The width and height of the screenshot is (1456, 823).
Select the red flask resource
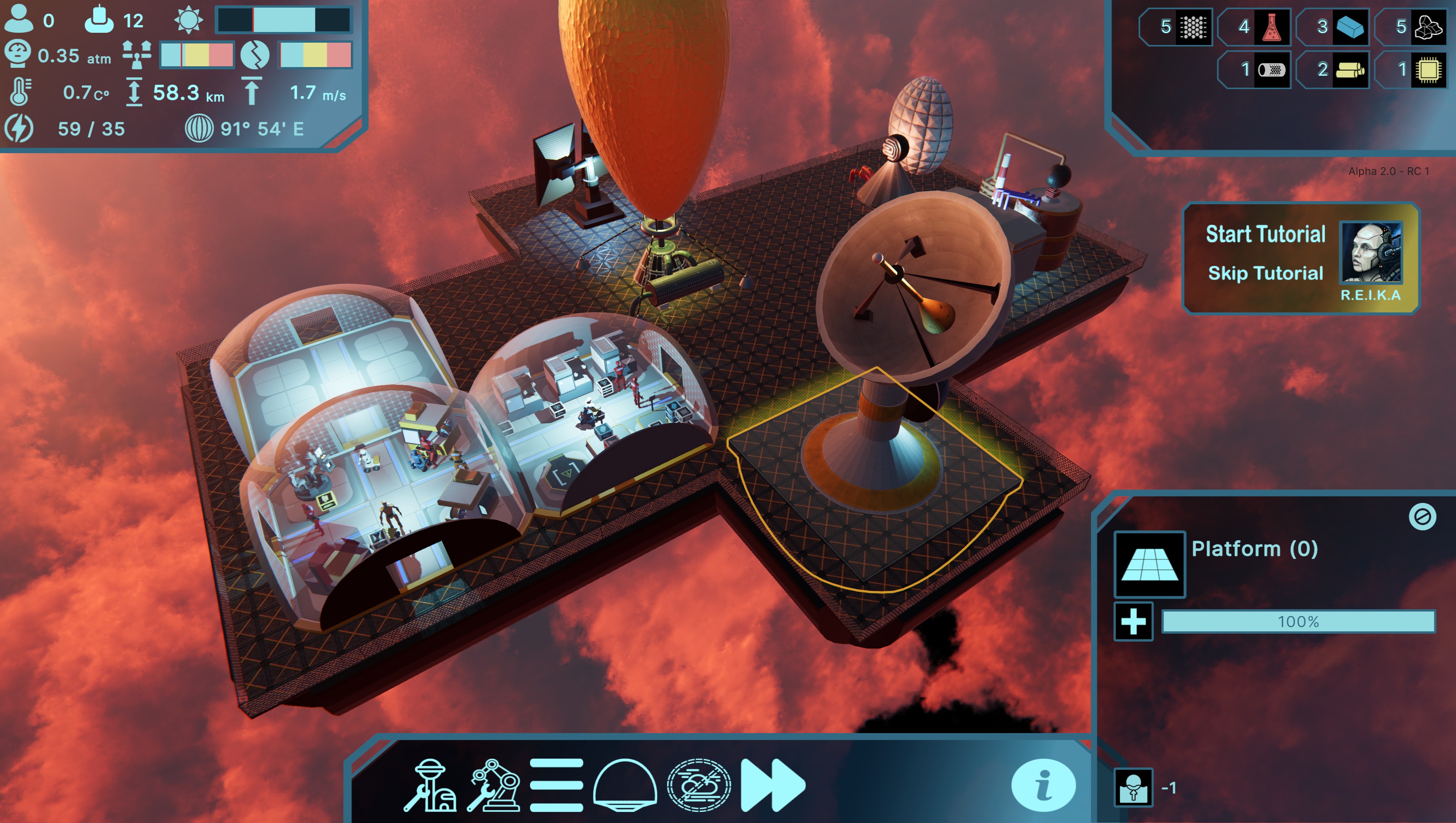click(1271, 27)
